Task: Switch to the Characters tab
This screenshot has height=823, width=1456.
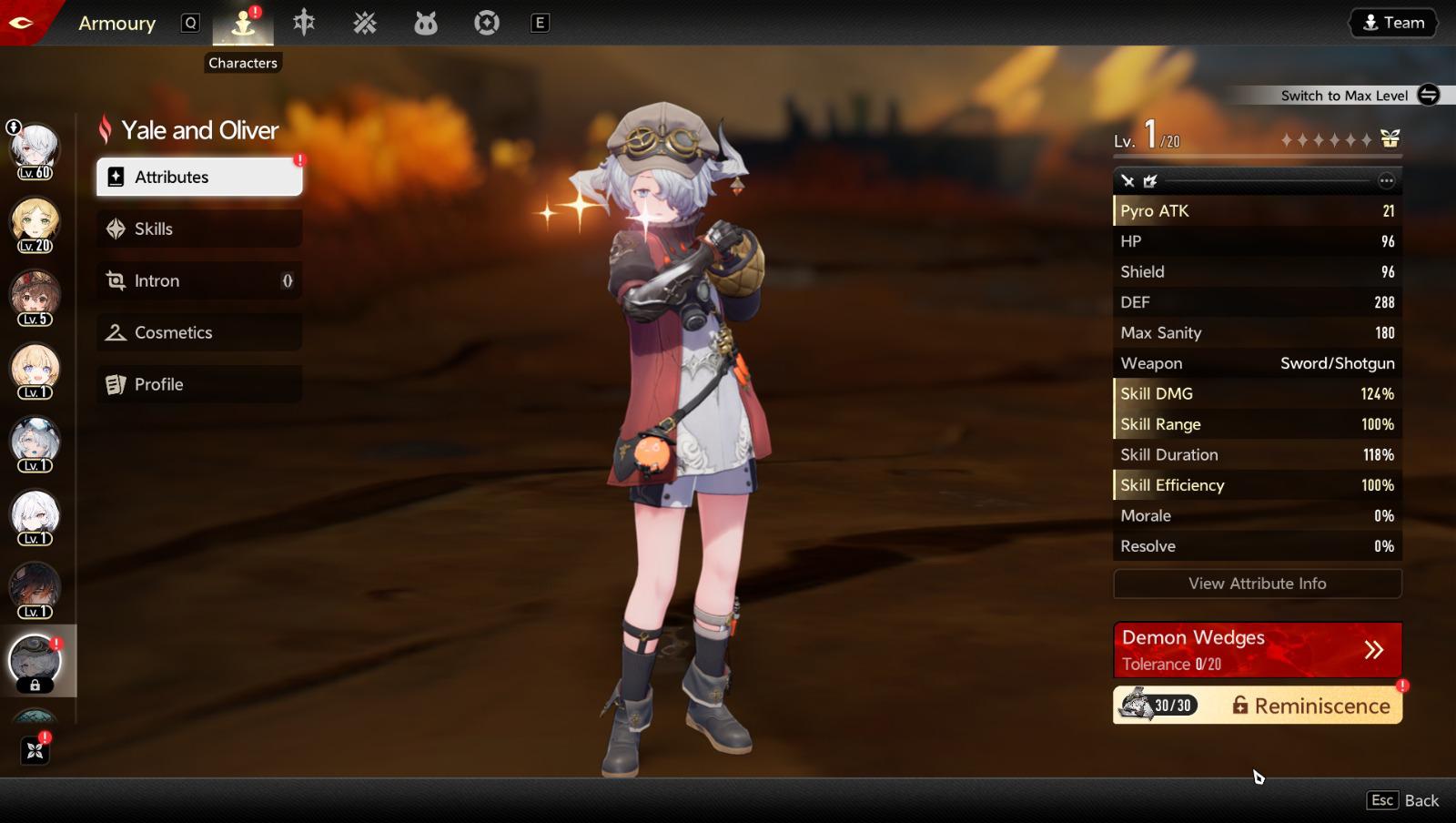Action: [243, 24]
